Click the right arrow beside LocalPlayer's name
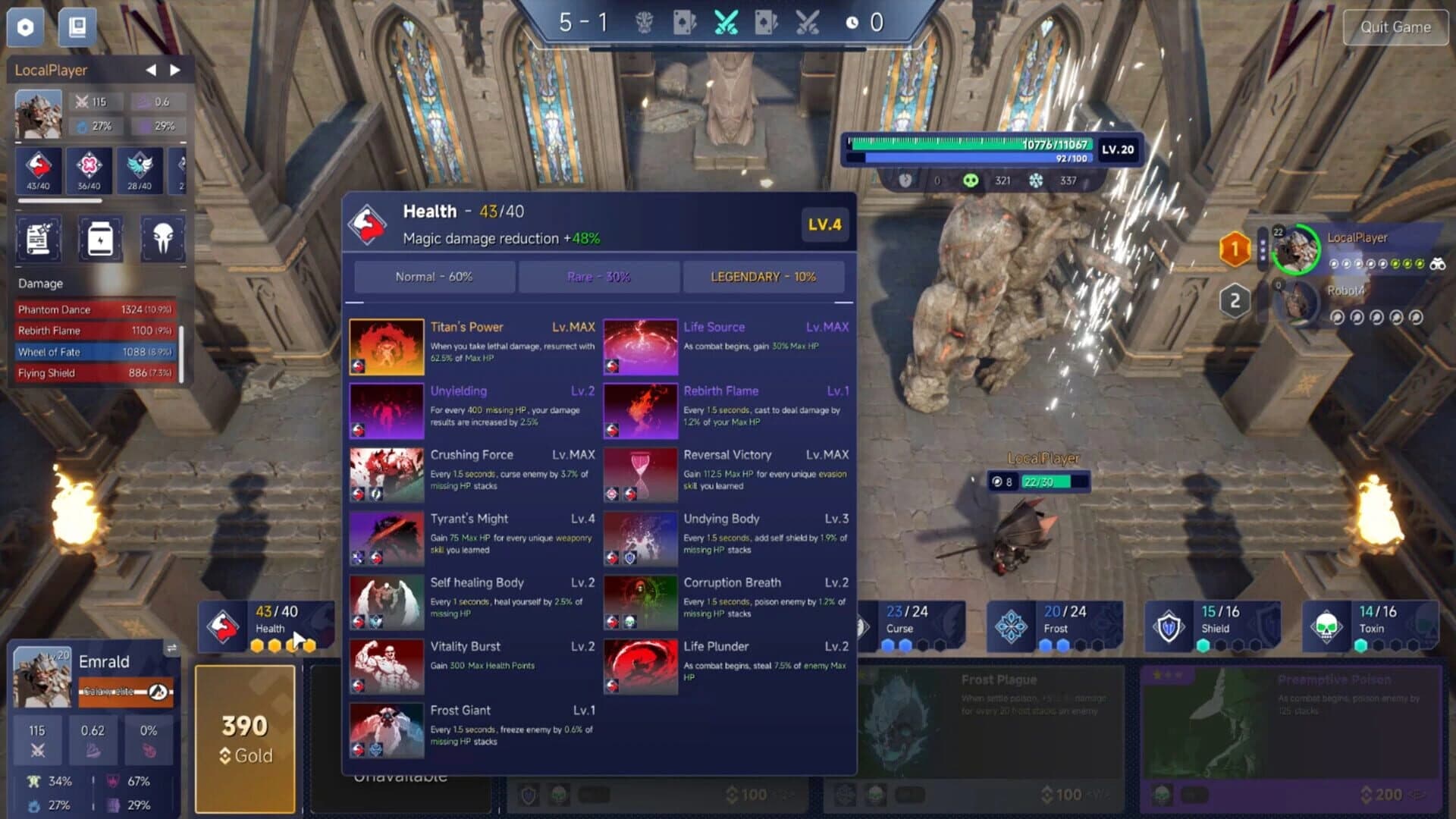Viewport: 1456px width, 819px height. coord(176,70)
